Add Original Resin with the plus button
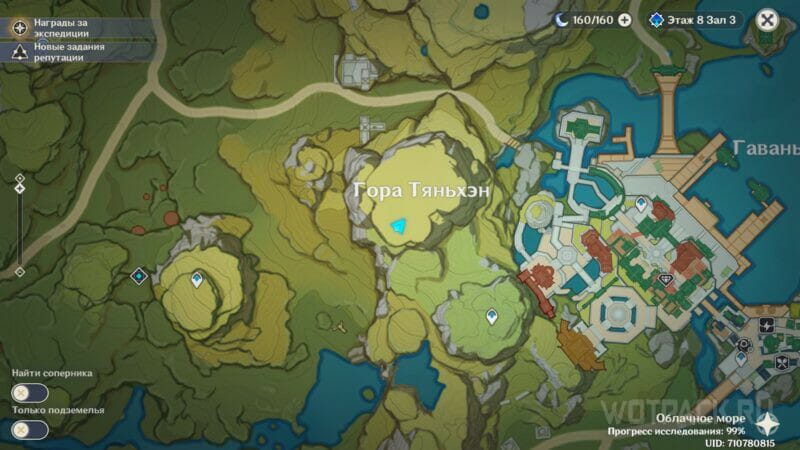 coord(625,19)
